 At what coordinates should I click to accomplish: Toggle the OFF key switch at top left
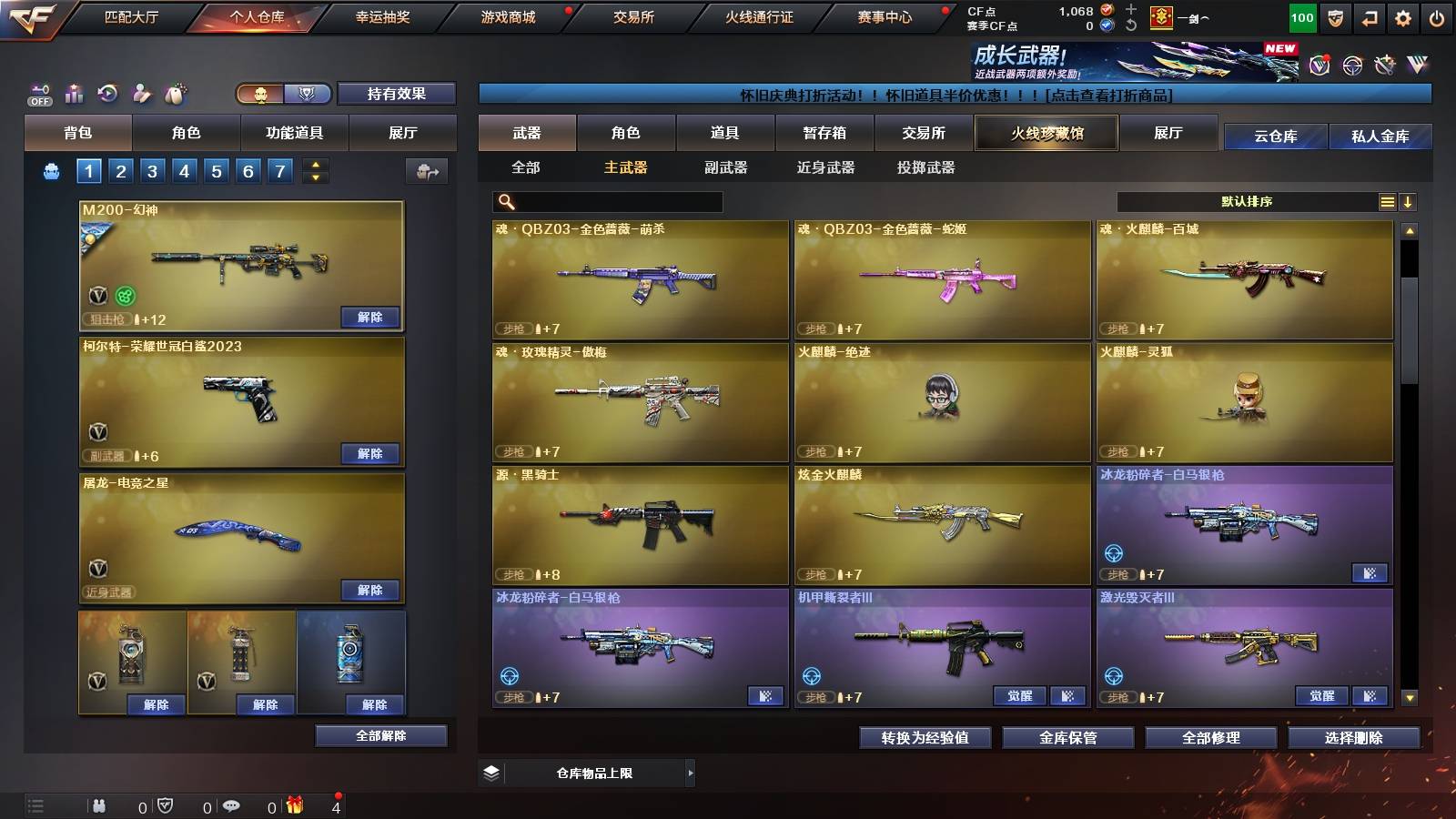pyautogui.click(x=38, y=92)
